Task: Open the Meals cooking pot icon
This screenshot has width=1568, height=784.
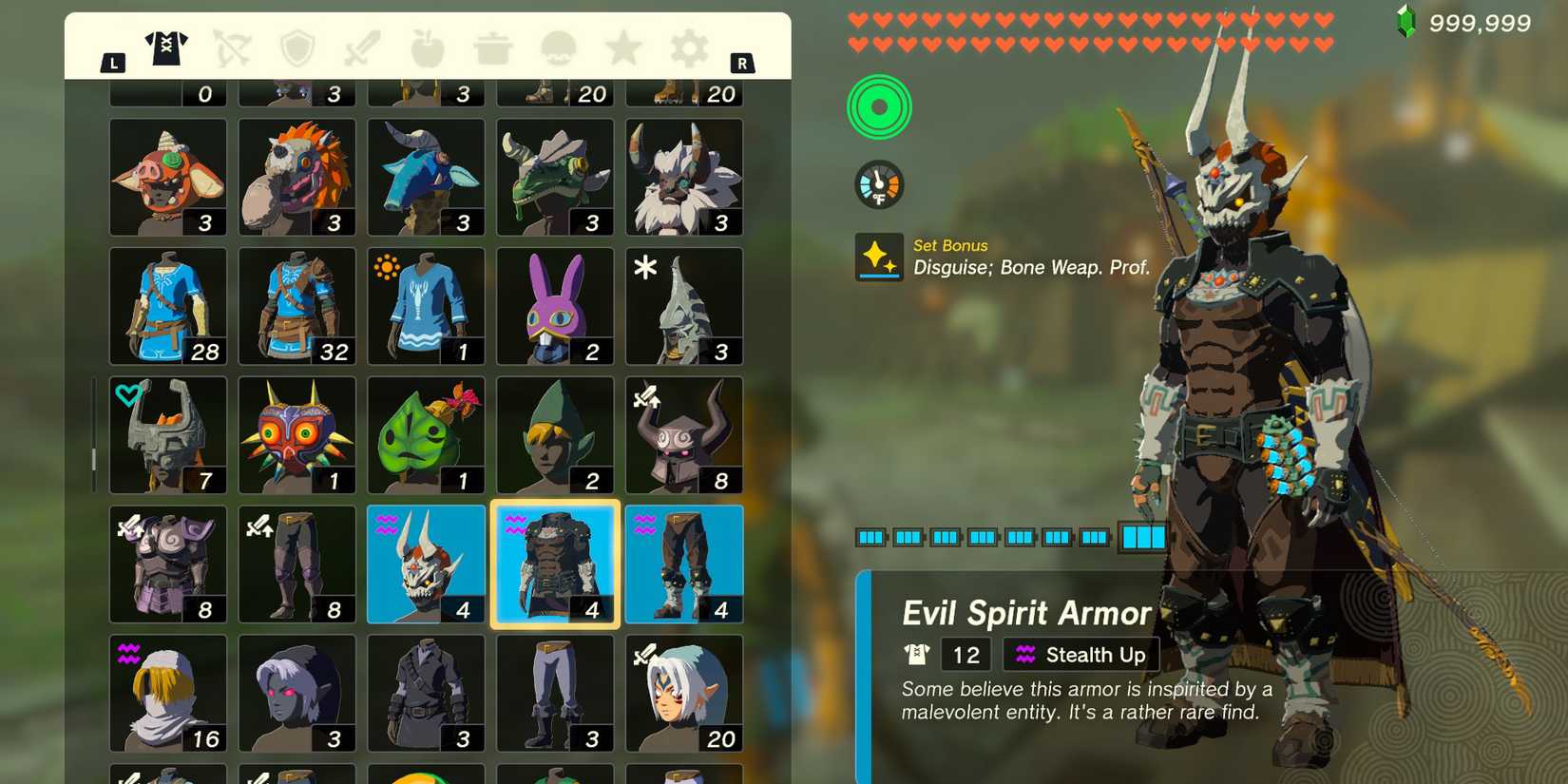Action: 492,49
